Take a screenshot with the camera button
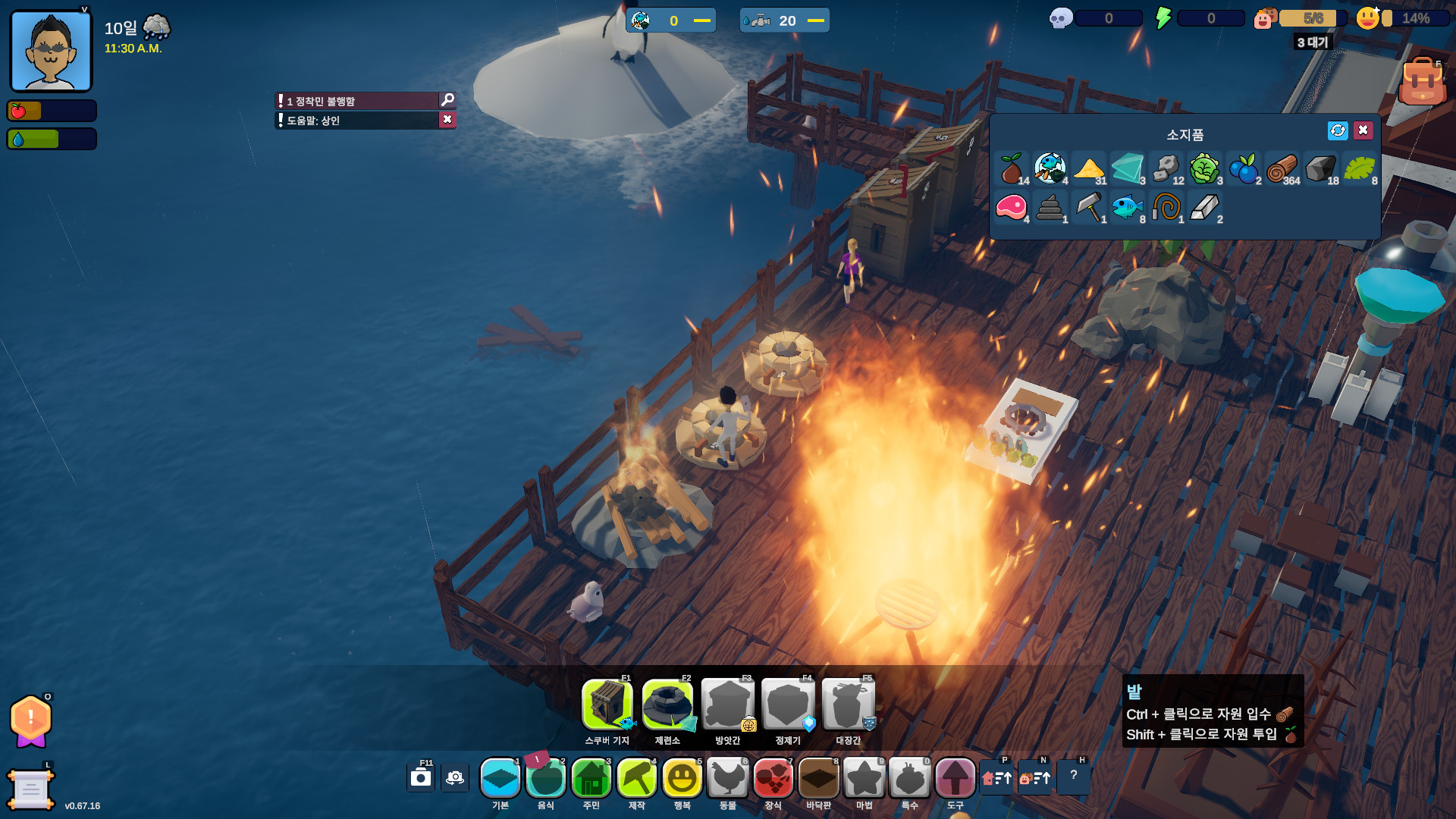The image size is (1456, 819). 421,778
